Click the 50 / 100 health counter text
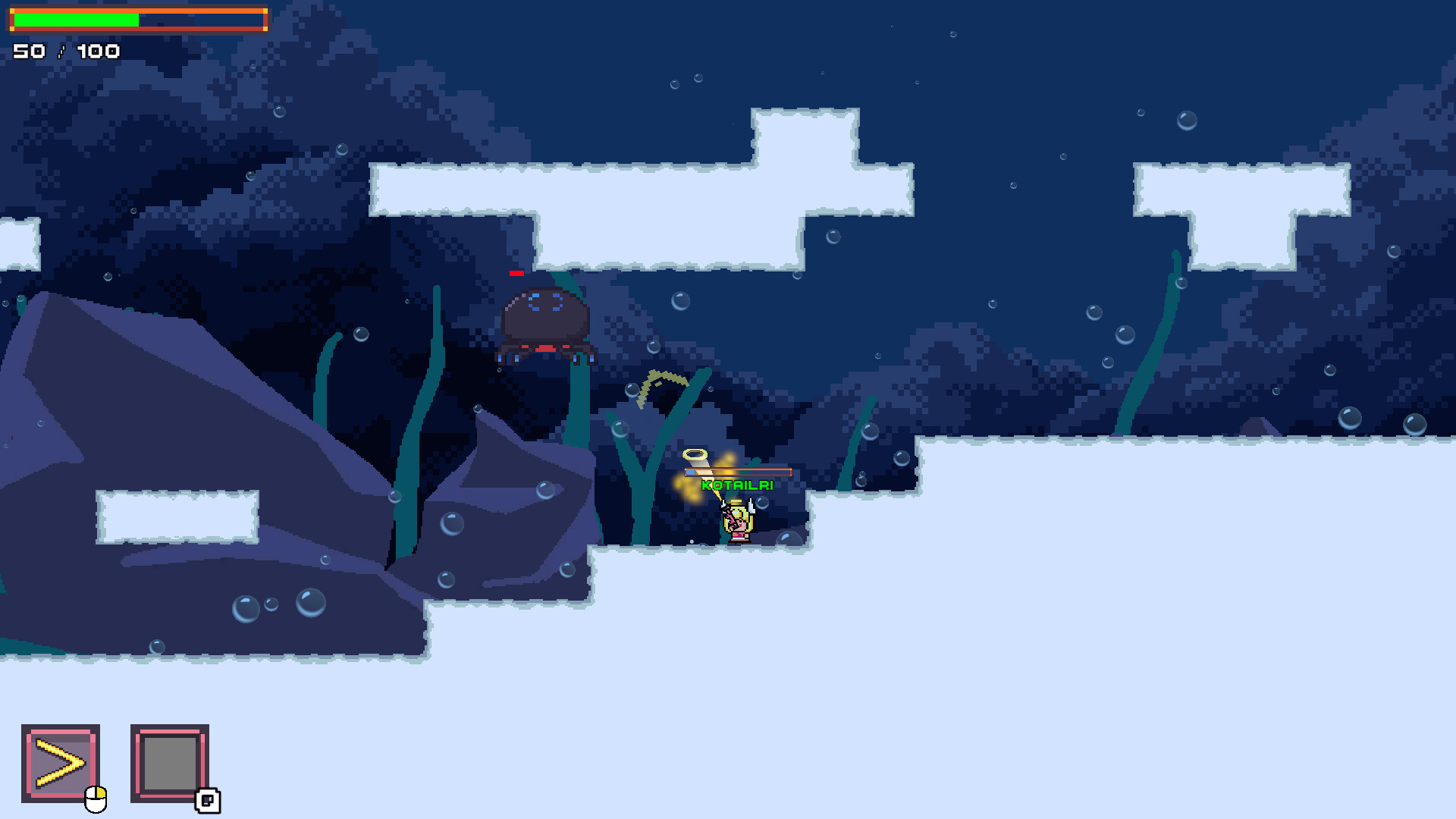1456x819 pixels. [x=65, y=51]
